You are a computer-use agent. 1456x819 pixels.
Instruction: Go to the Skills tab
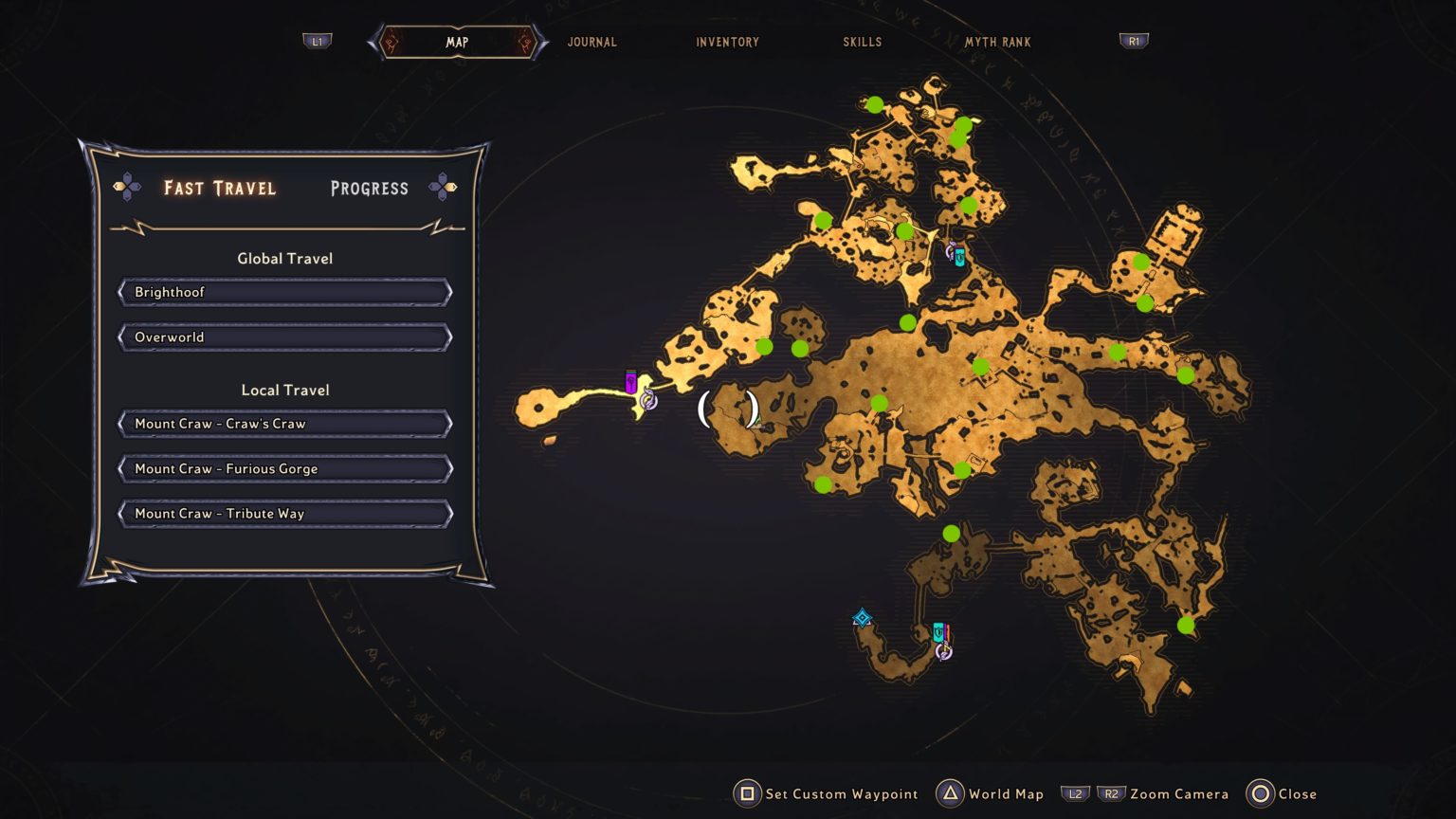pyautogui.click(x=862, y=42)
